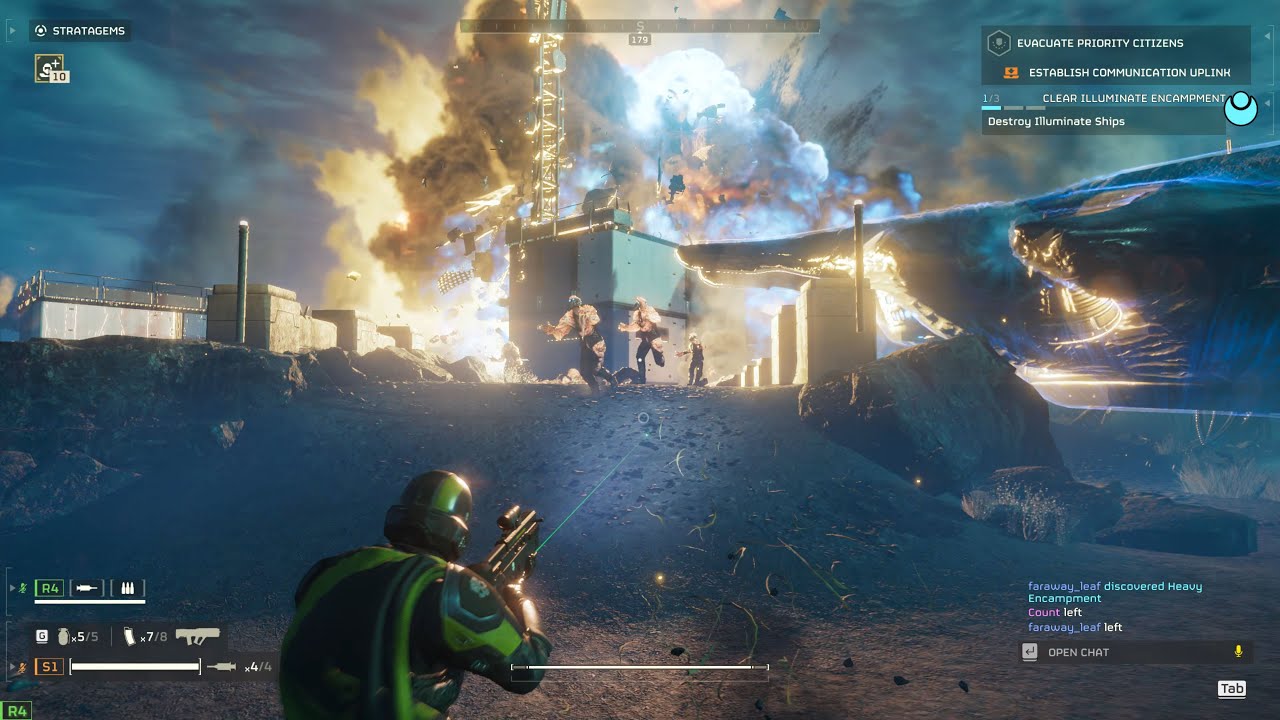
Task: Switch to the S1 secondary weapon slot
Action: tap(49, 666)
